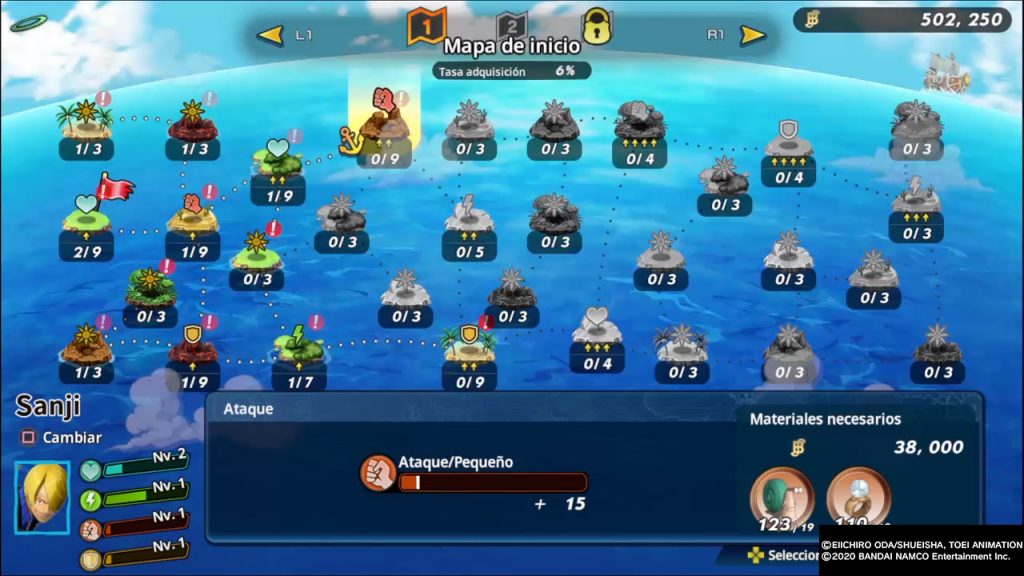Click Sanji's character portrait

tap(42, 497)
